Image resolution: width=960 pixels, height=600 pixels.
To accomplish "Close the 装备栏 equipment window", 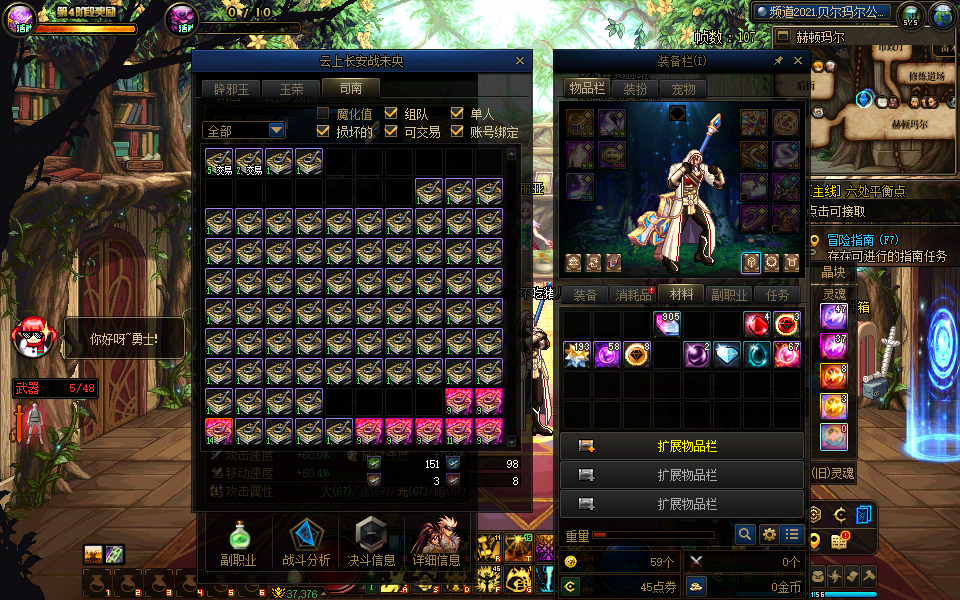I will tap(797, 61).
